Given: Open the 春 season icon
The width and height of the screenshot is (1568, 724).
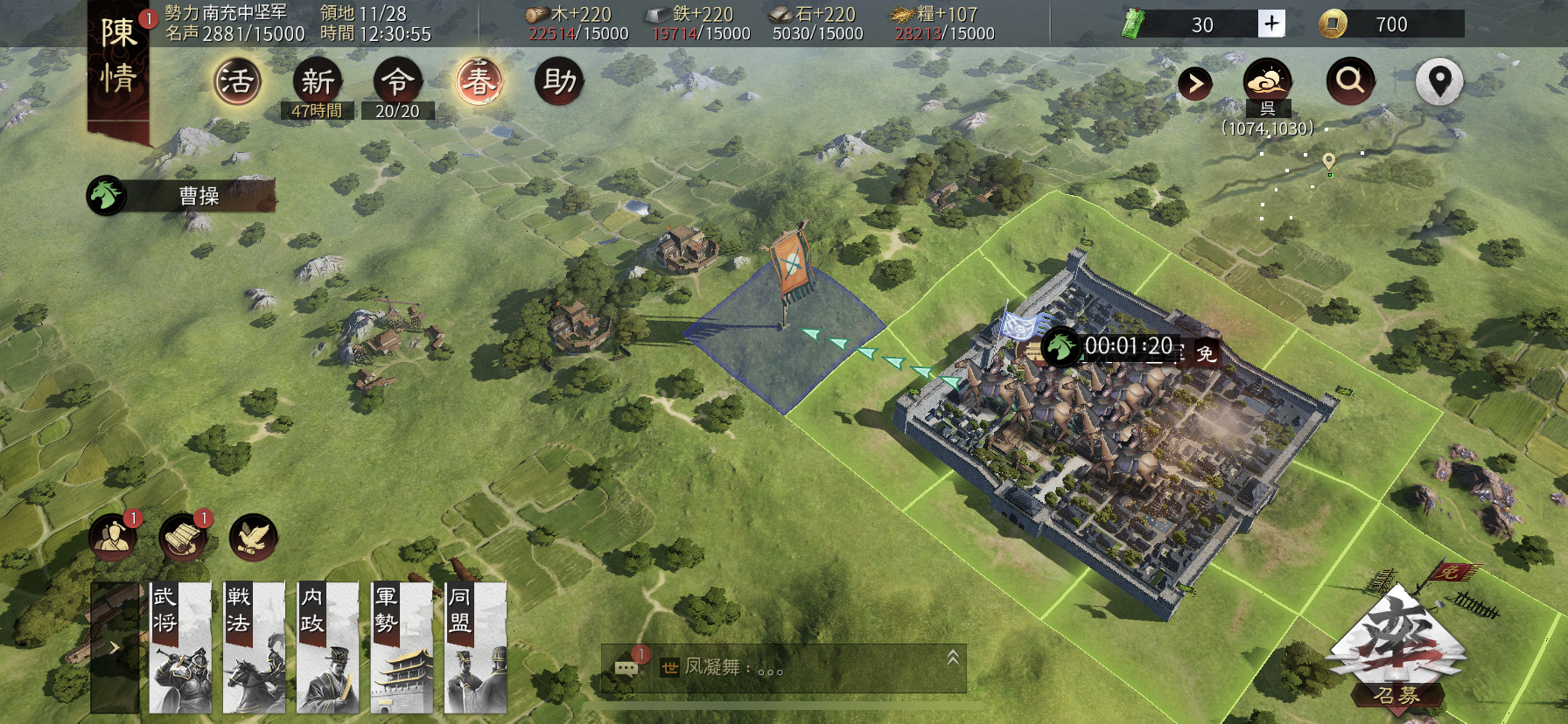Looking at the screenshot, I should pos(479,82).
